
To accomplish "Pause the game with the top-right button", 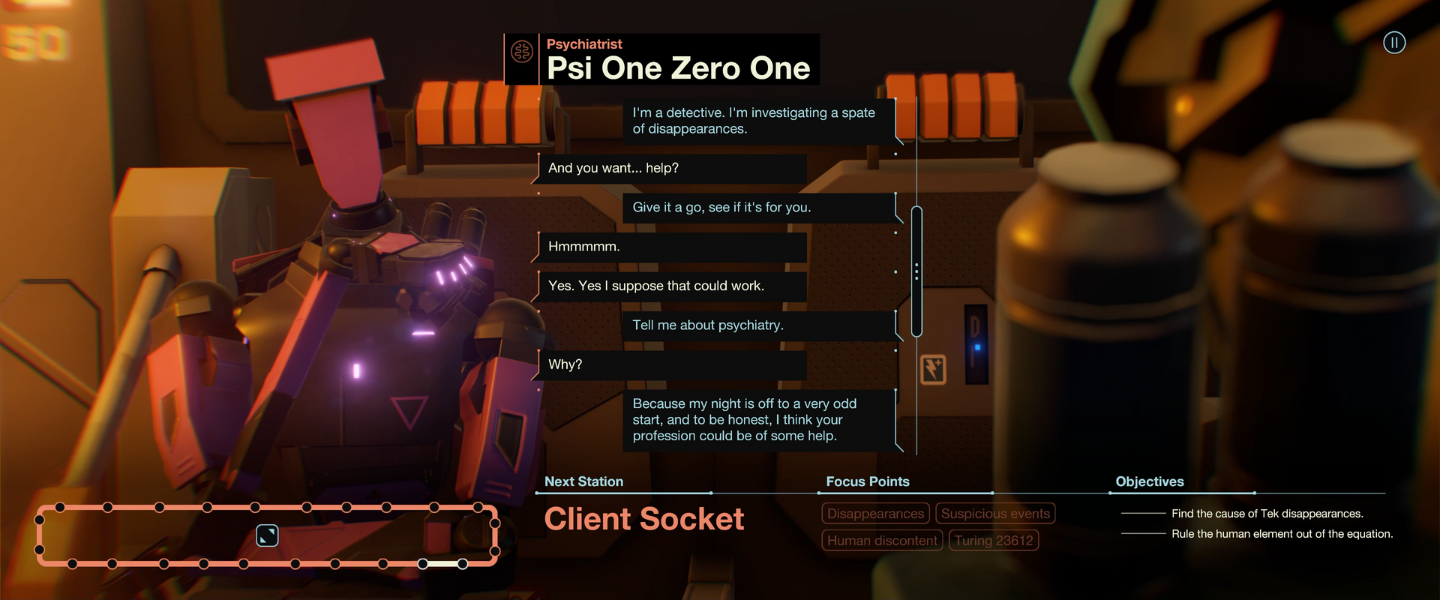I will tap(1394, 42).
